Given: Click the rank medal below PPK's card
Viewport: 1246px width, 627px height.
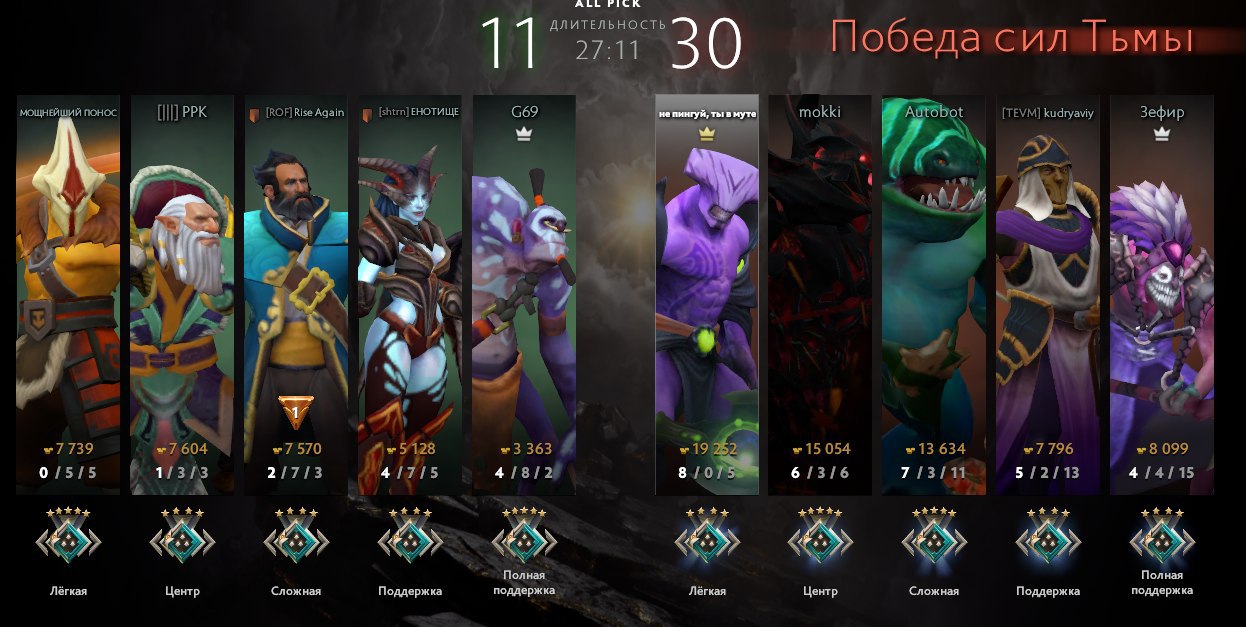Looking at the screenshot, I should [x=182, y=539].
